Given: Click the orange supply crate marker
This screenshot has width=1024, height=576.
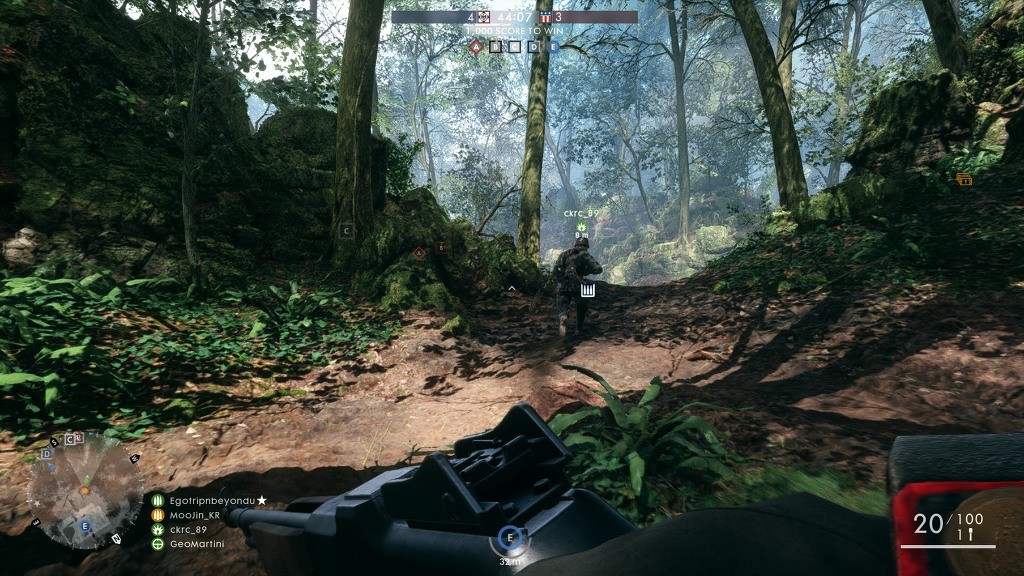Looking at the screenshot, I should pos(964,179).
